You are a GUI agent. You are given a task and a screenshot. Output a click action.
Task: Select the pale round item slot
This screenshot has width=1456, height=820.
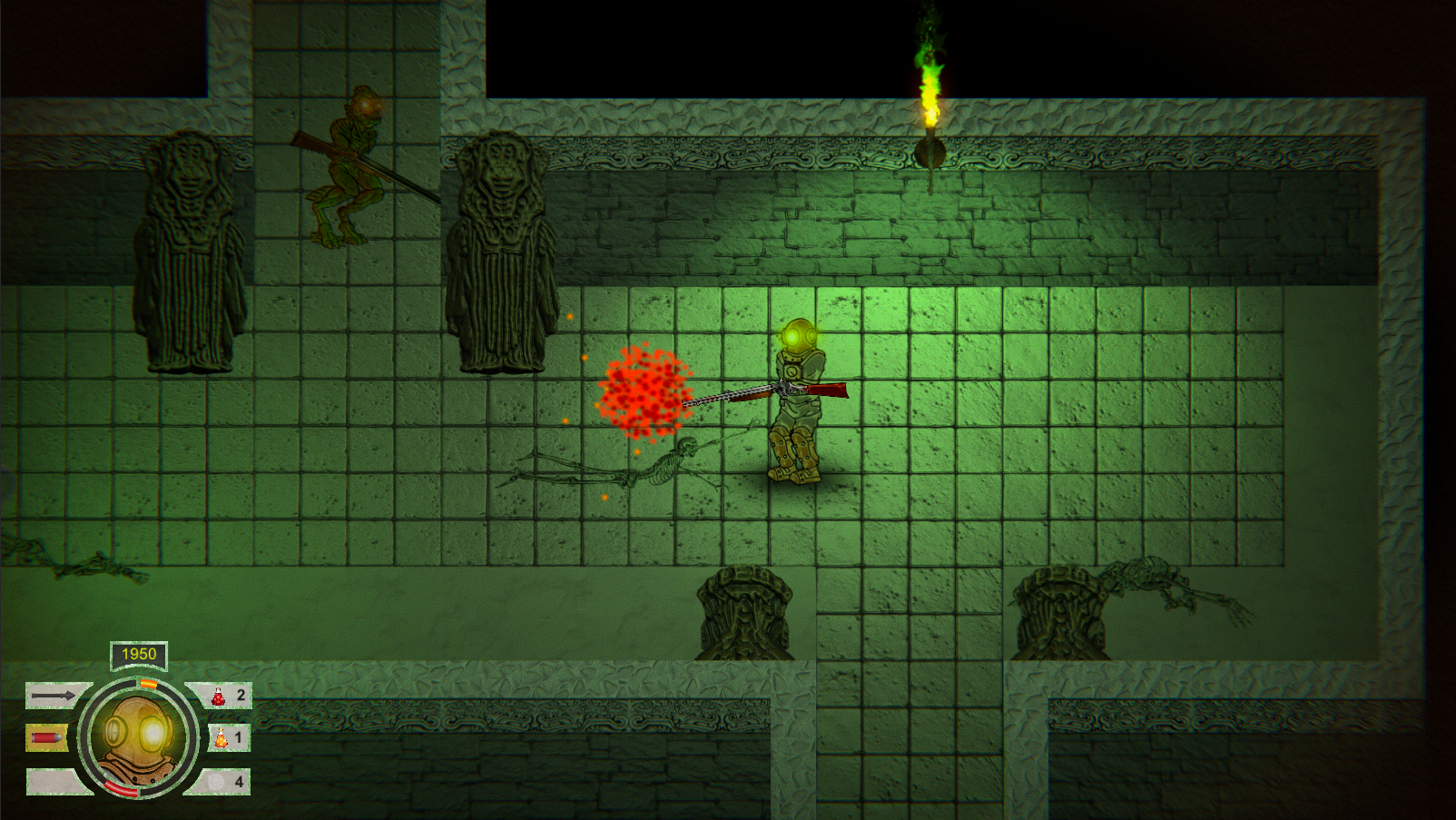(x=216, y=781)
